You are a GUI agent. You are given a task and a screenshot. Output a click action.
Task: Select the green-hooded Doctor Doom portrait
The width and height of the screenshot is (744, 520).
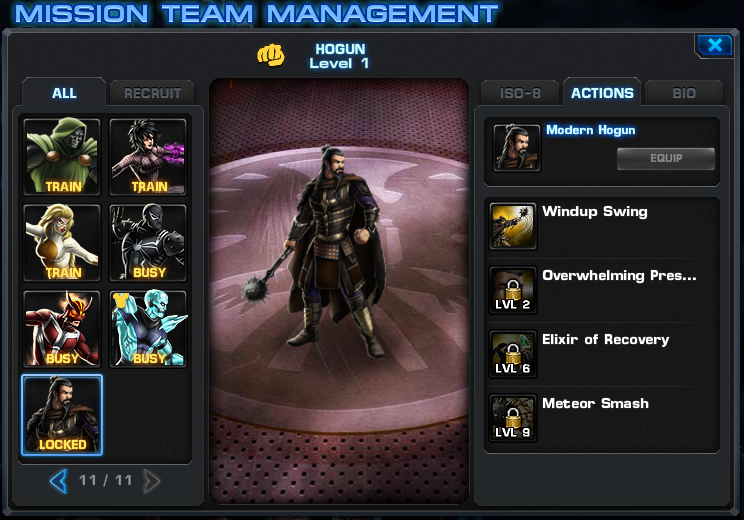[63, 157]
